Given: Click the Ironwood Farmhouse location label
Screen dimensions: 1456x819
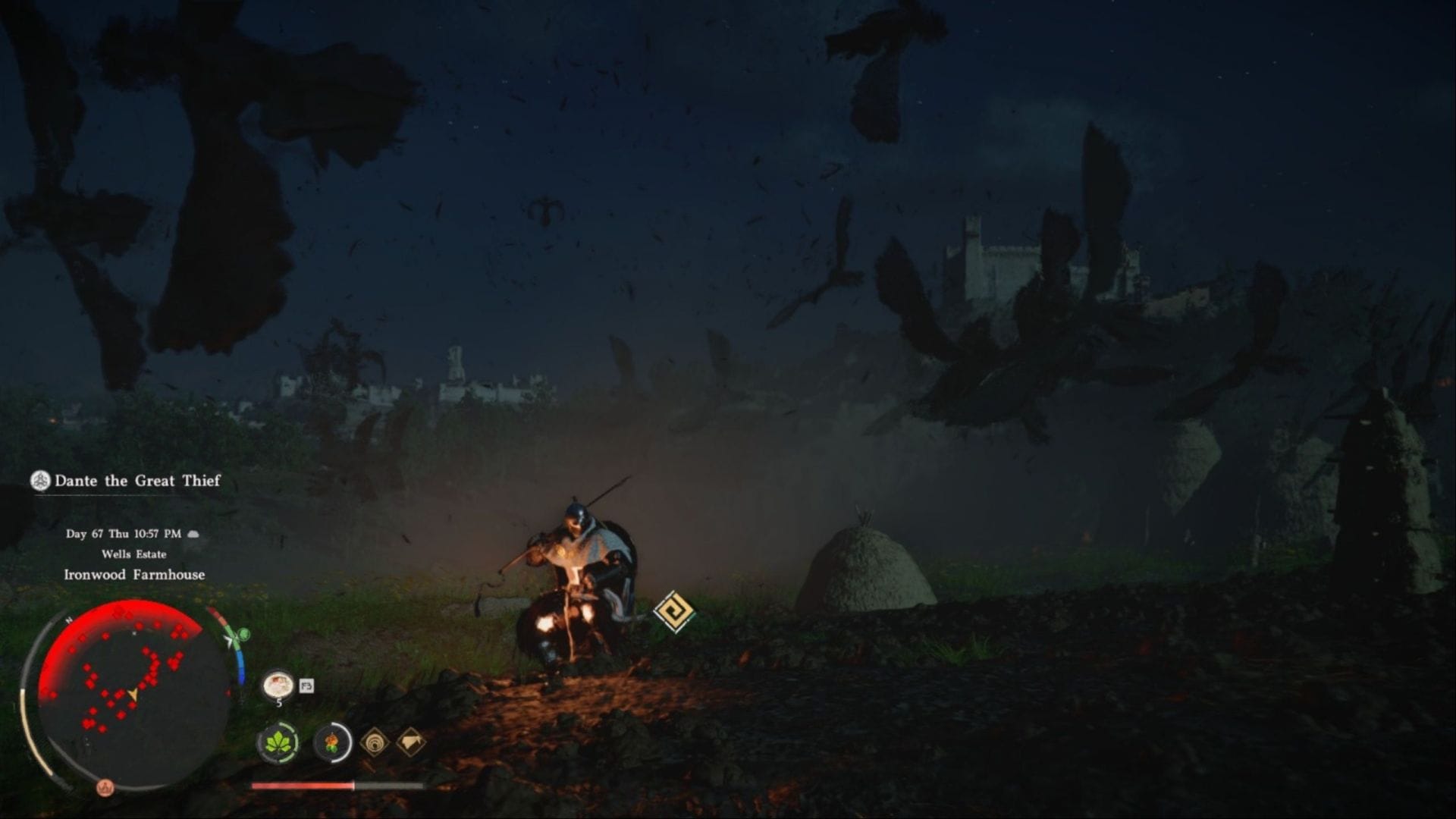Looking at the screenshot, I should 135,574.
